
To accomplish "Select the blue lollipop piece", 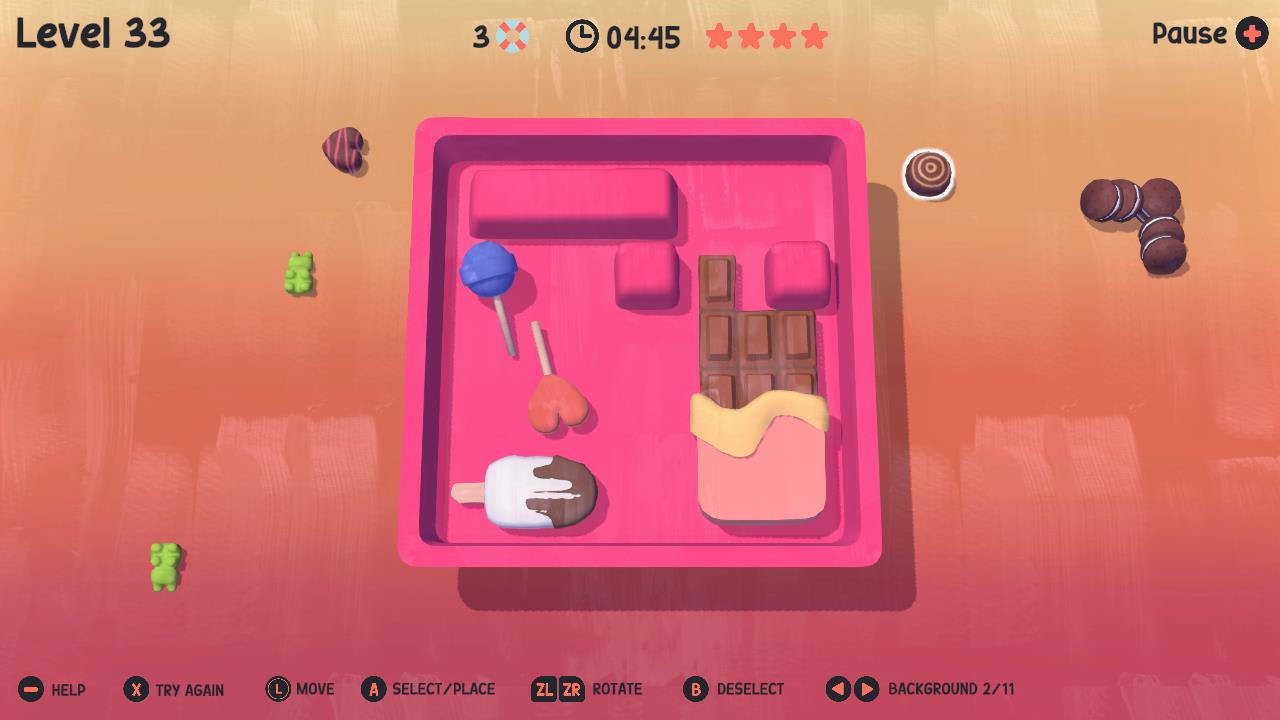I will [x=487, y=269].
